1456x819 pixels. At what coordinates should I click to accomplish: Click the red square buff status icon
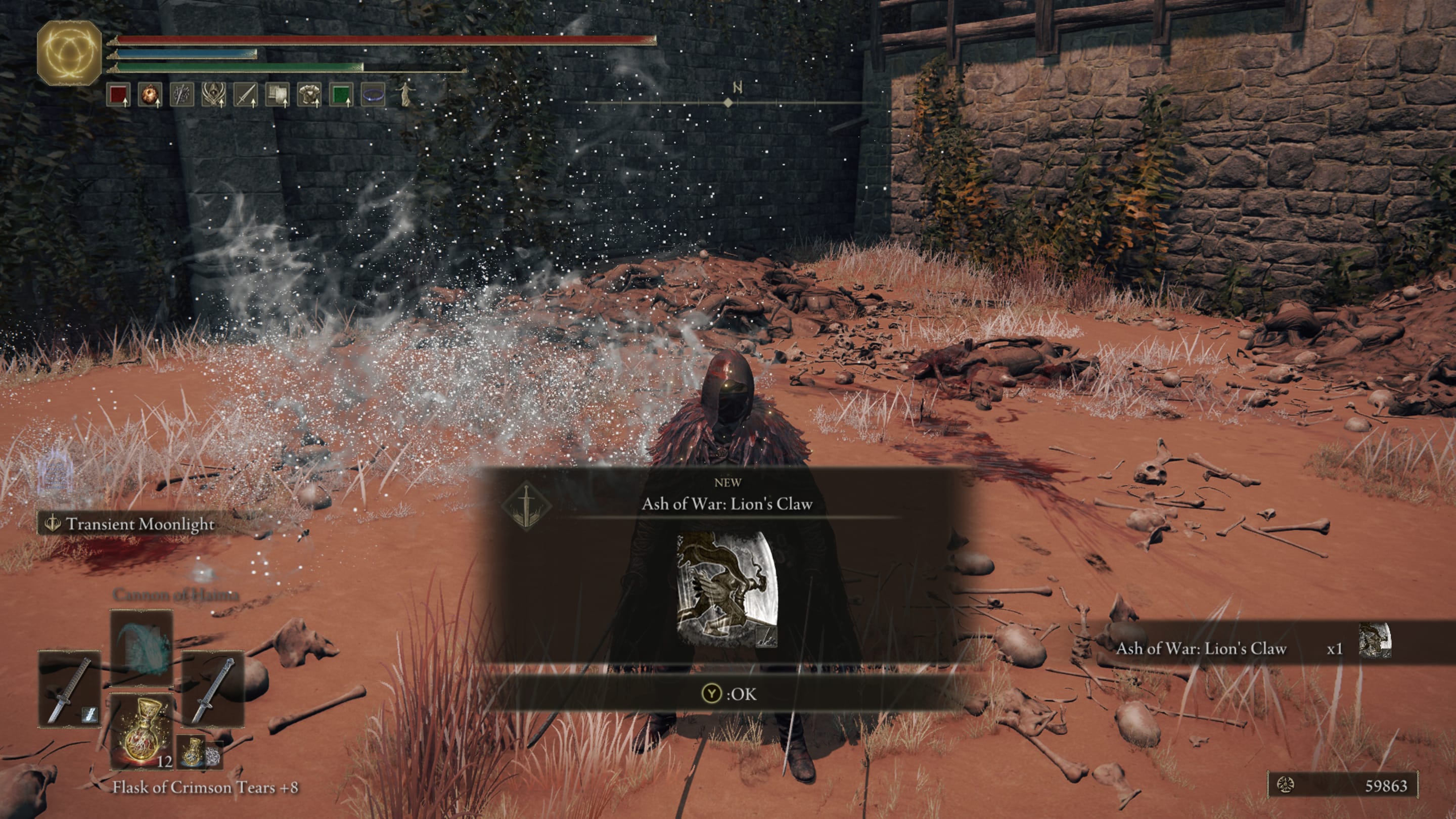[118, 95]
